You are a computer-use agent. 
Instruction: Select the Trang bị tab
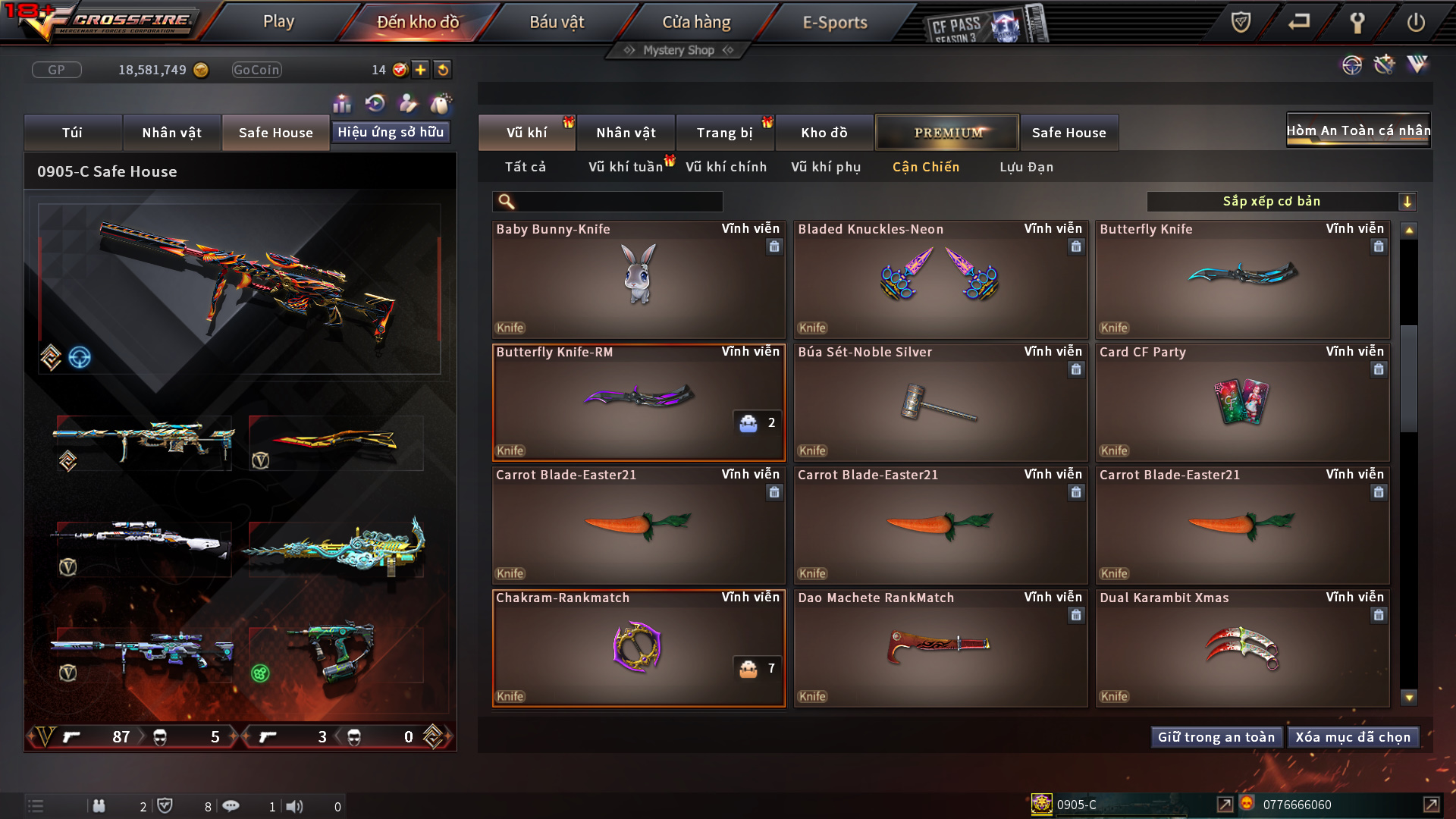tap(724, 133)
